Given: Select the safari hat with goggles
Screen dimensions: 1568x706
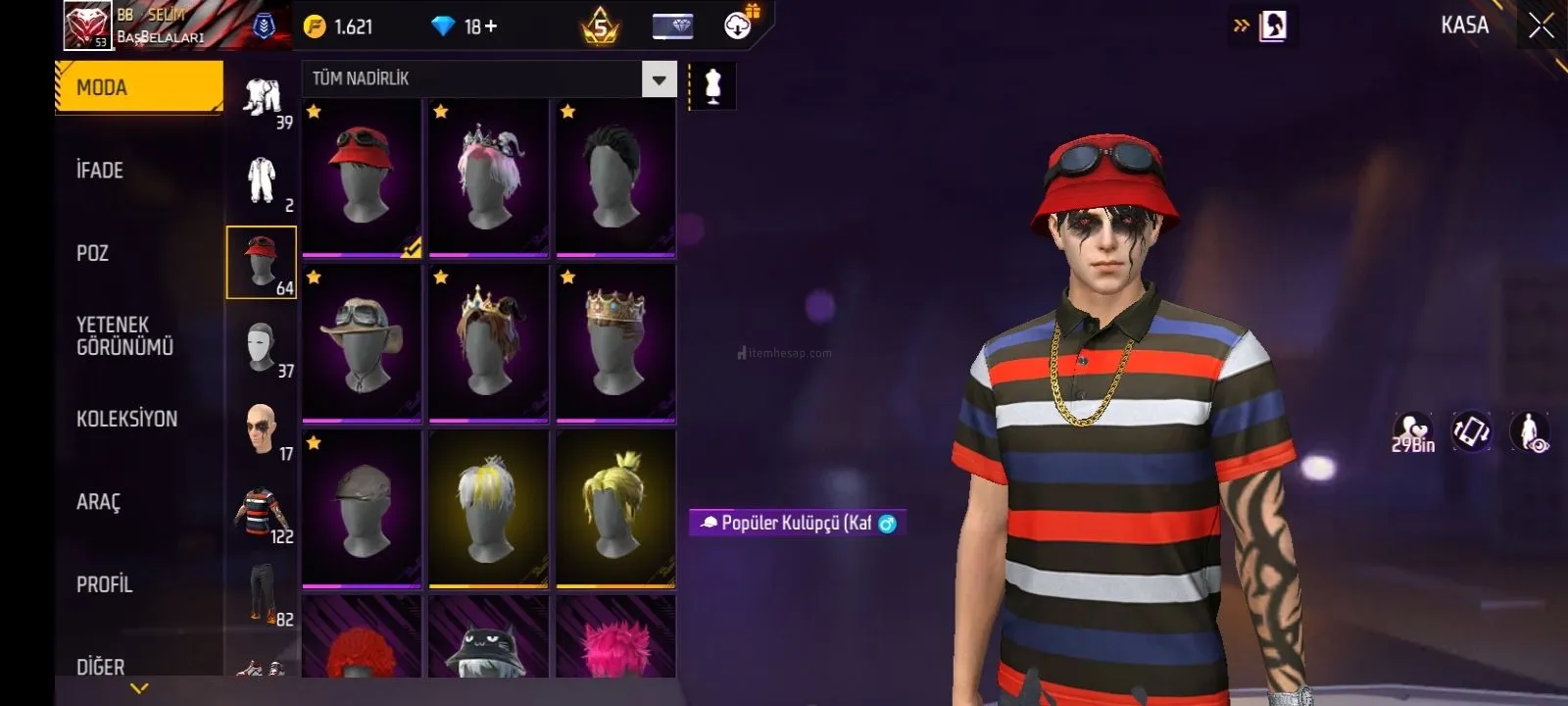Looking at the screenshot, I should [362, 343].
